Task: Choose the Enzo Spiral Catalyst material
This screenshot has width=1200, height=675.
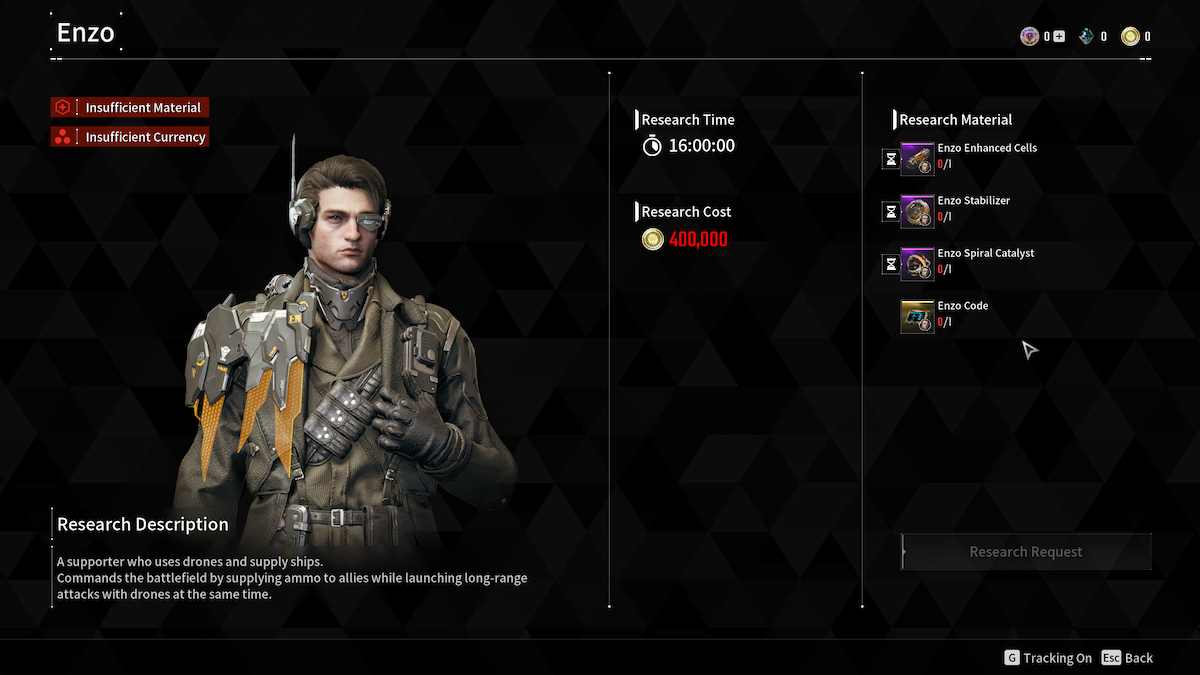Action: [x=917, y=264]
